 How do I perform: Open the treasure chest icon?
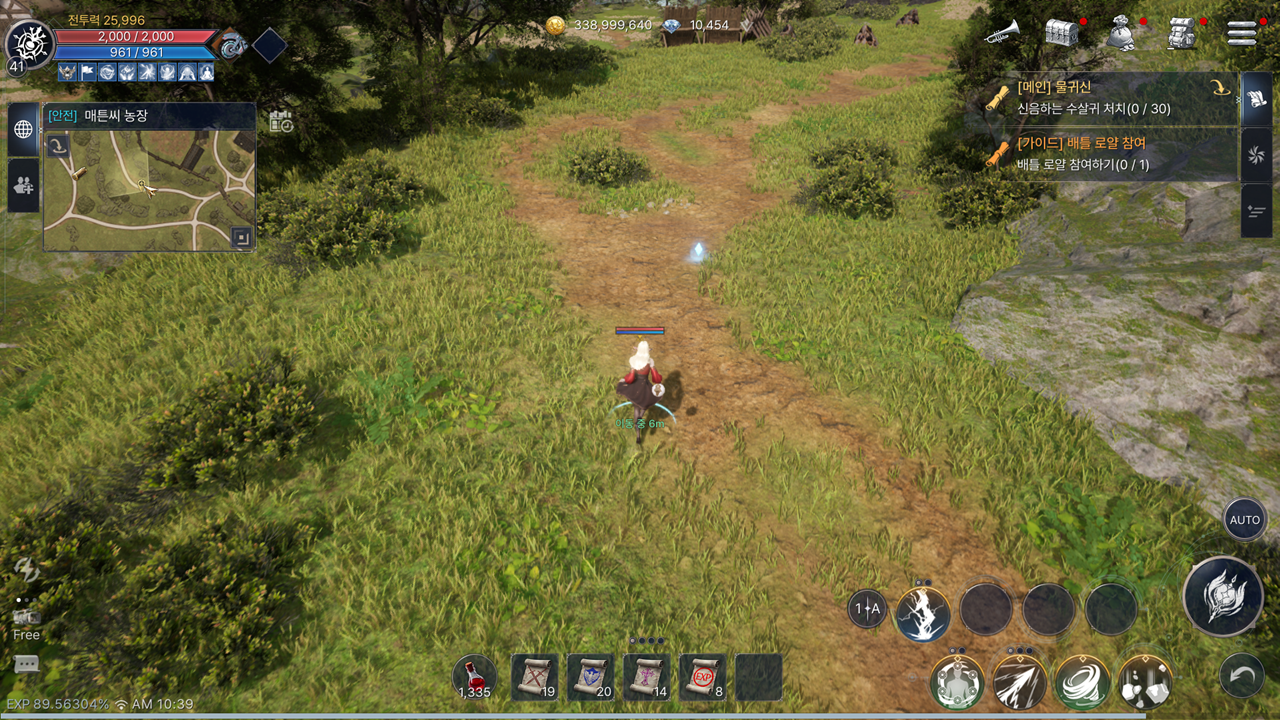(1061, 33)
